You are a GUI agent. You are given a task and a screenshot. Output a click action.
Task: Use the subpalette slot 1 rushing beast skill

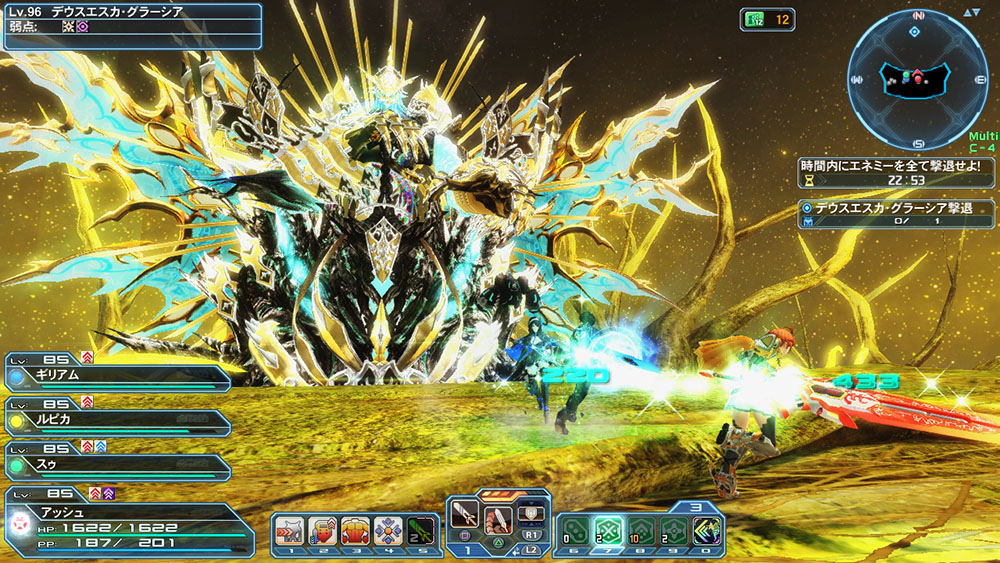click(x=290, y=530)
